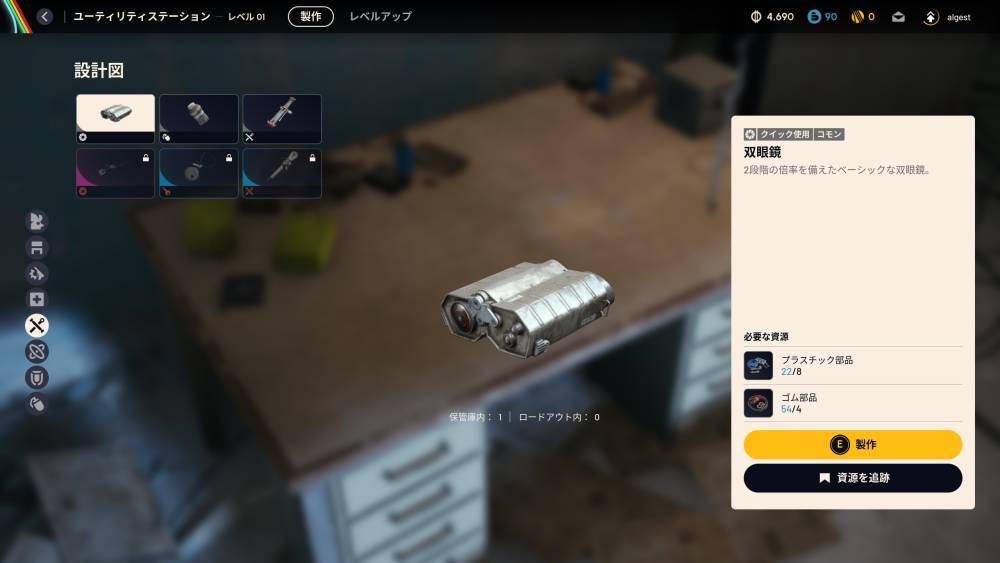Switch to the workbench station icon

tap(37, 247)
